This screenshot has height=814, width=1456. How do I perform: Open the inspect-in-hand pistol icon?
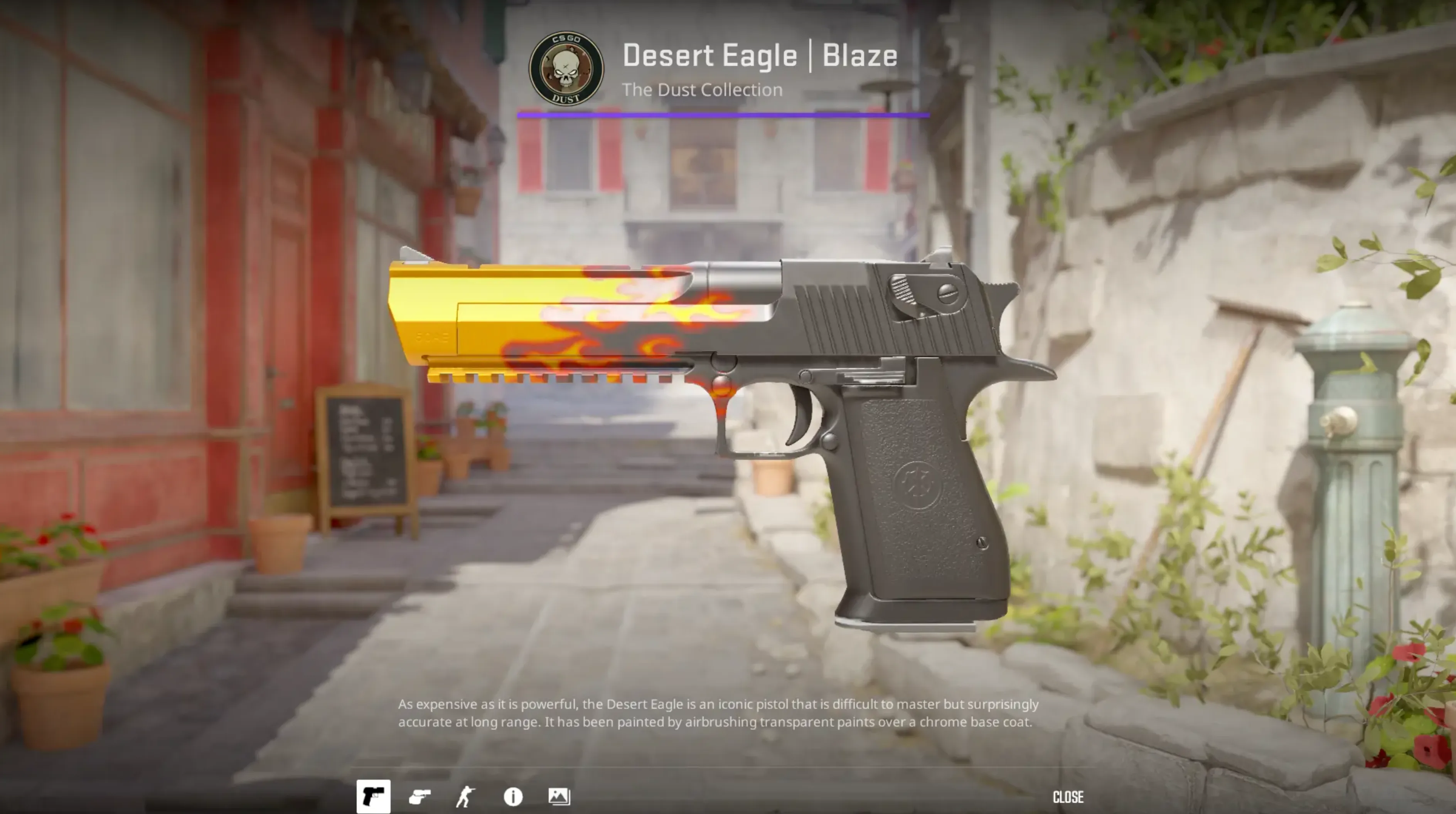pos(420,797)
